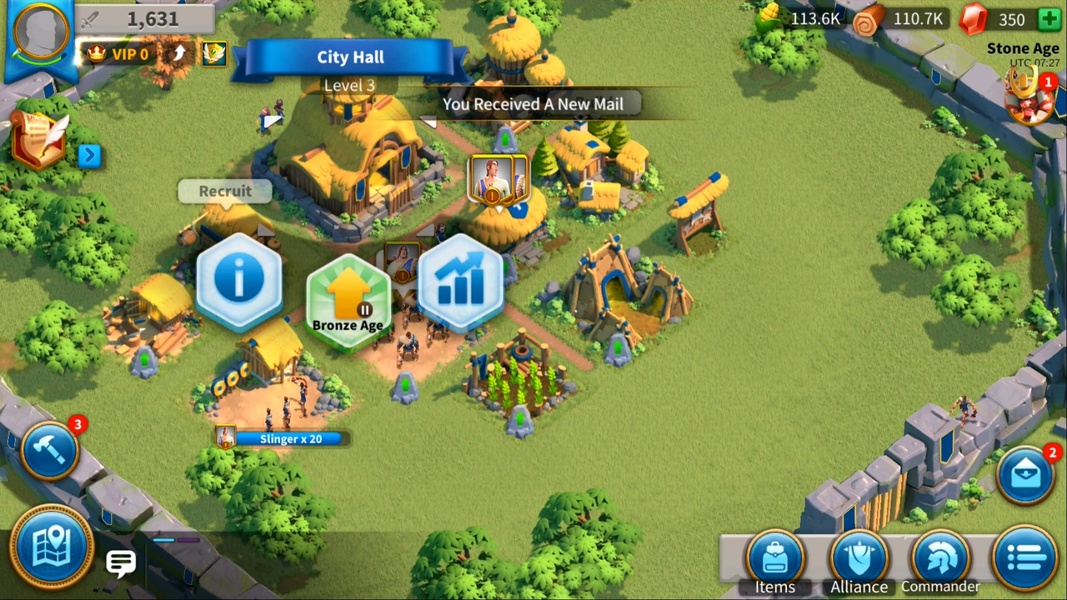
Task: Add more gems with the plus button
Action: tap(1049, 19)
